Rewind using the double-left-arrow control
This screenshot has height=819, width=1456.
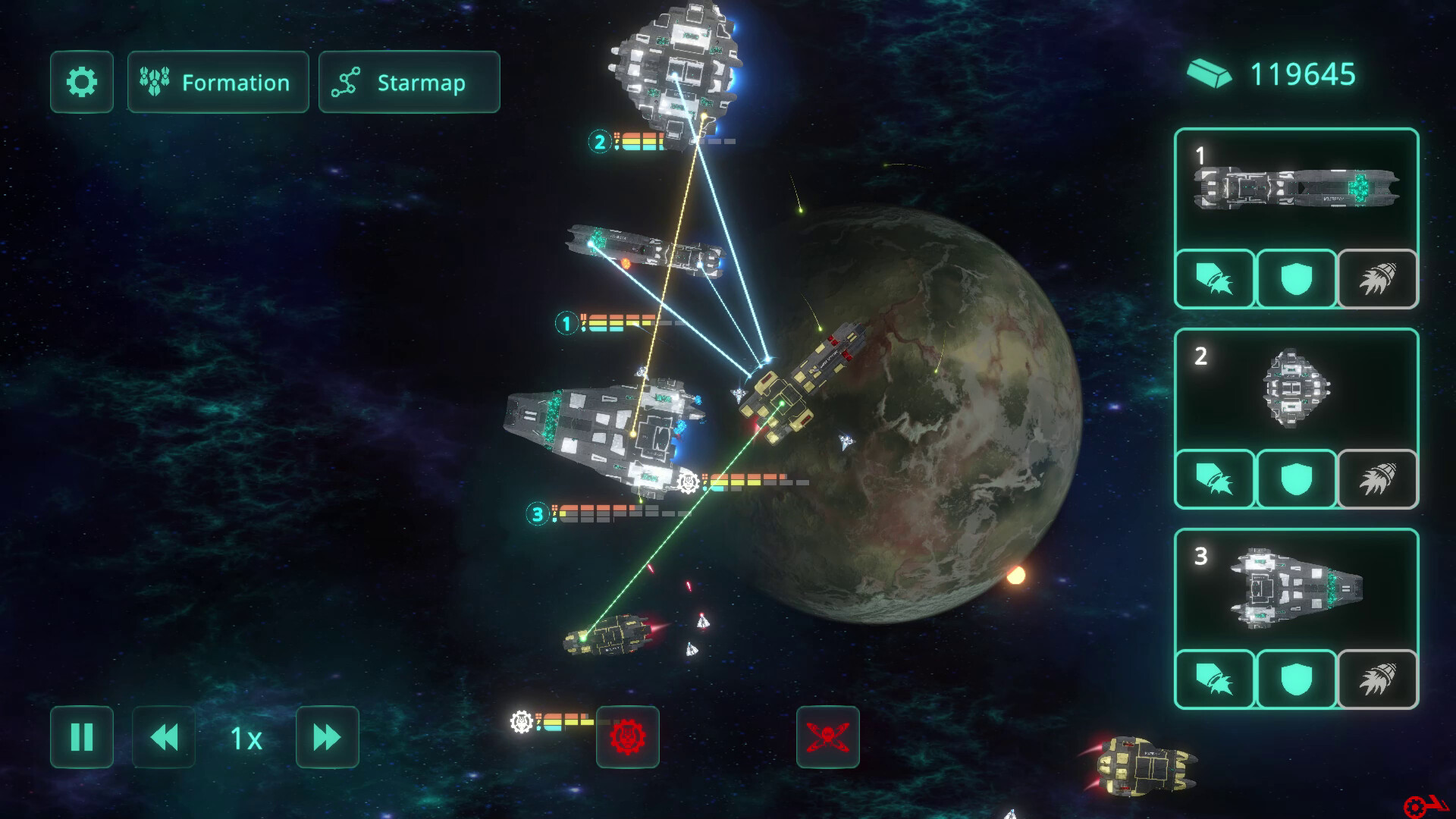(x=163, y=736)
